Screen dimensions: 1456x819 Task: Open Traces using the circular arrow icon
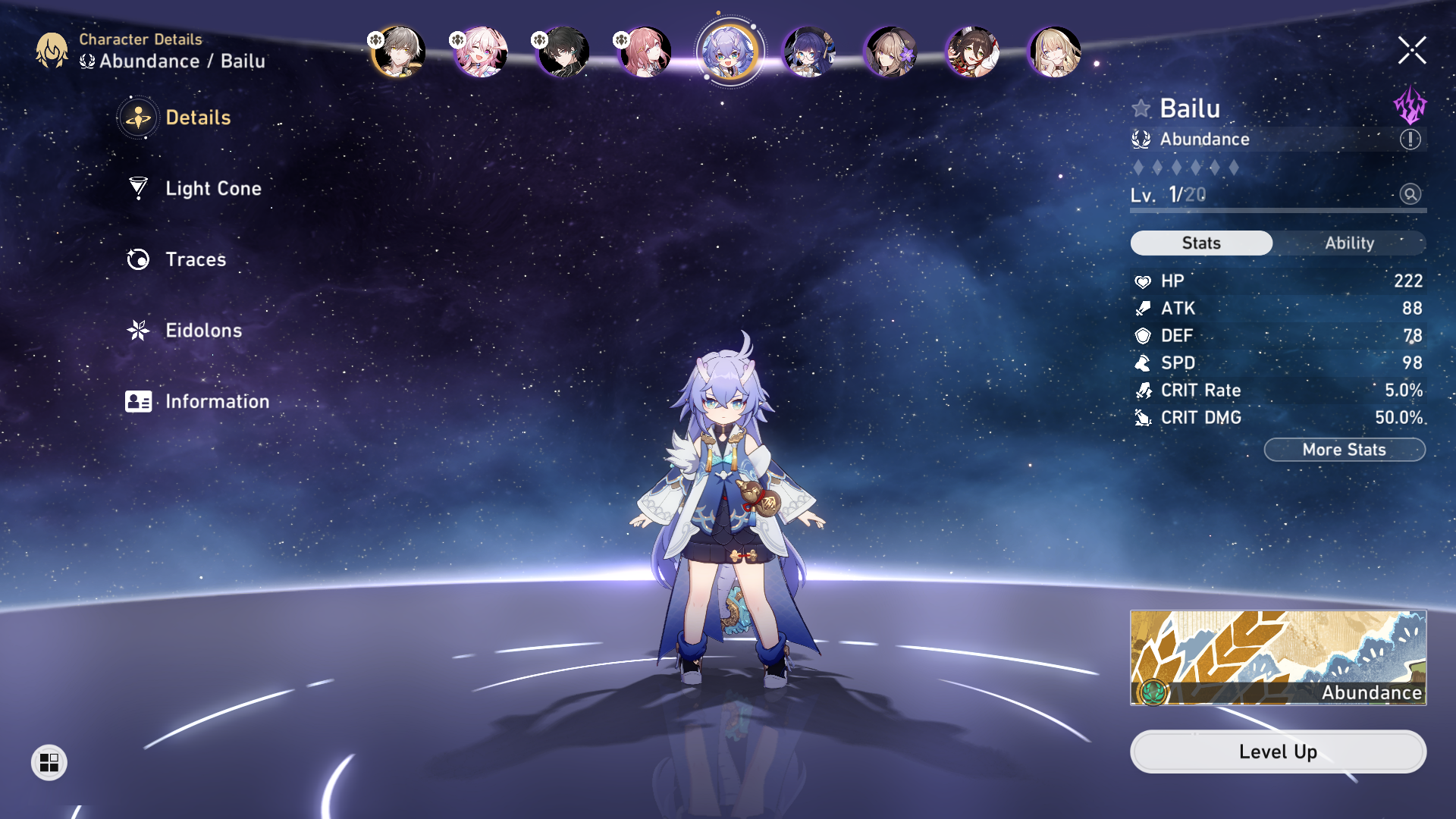point(137,259)
